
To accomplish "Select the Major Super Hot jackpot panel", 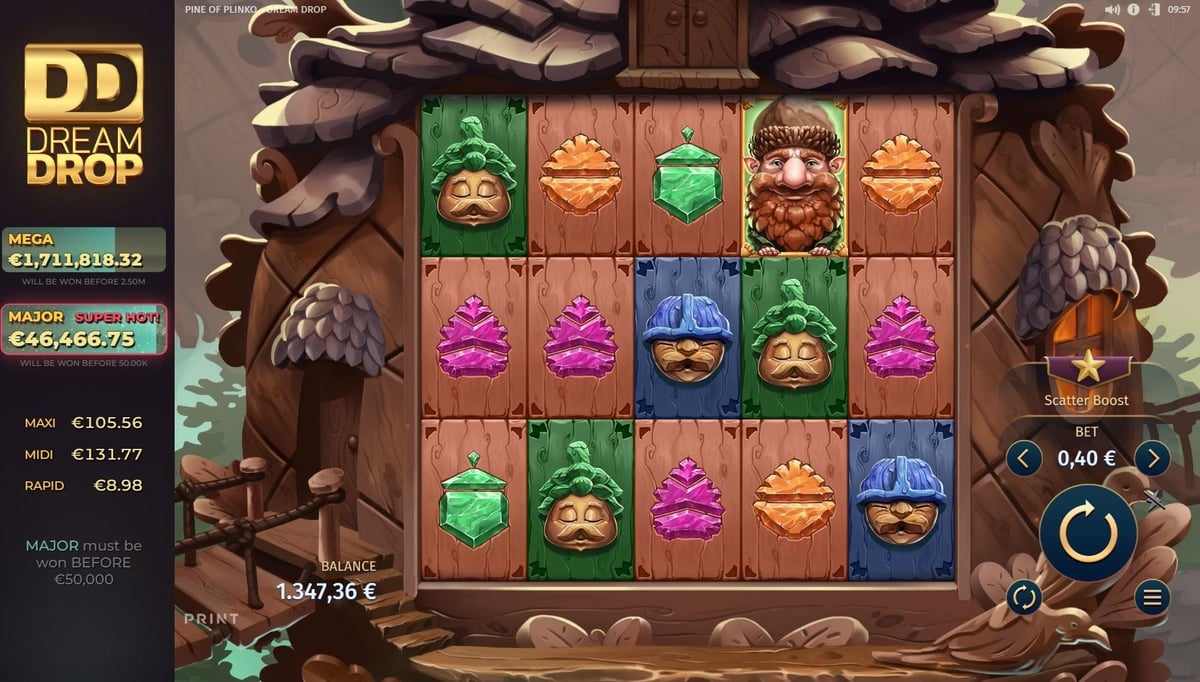I will pos(84,330).
